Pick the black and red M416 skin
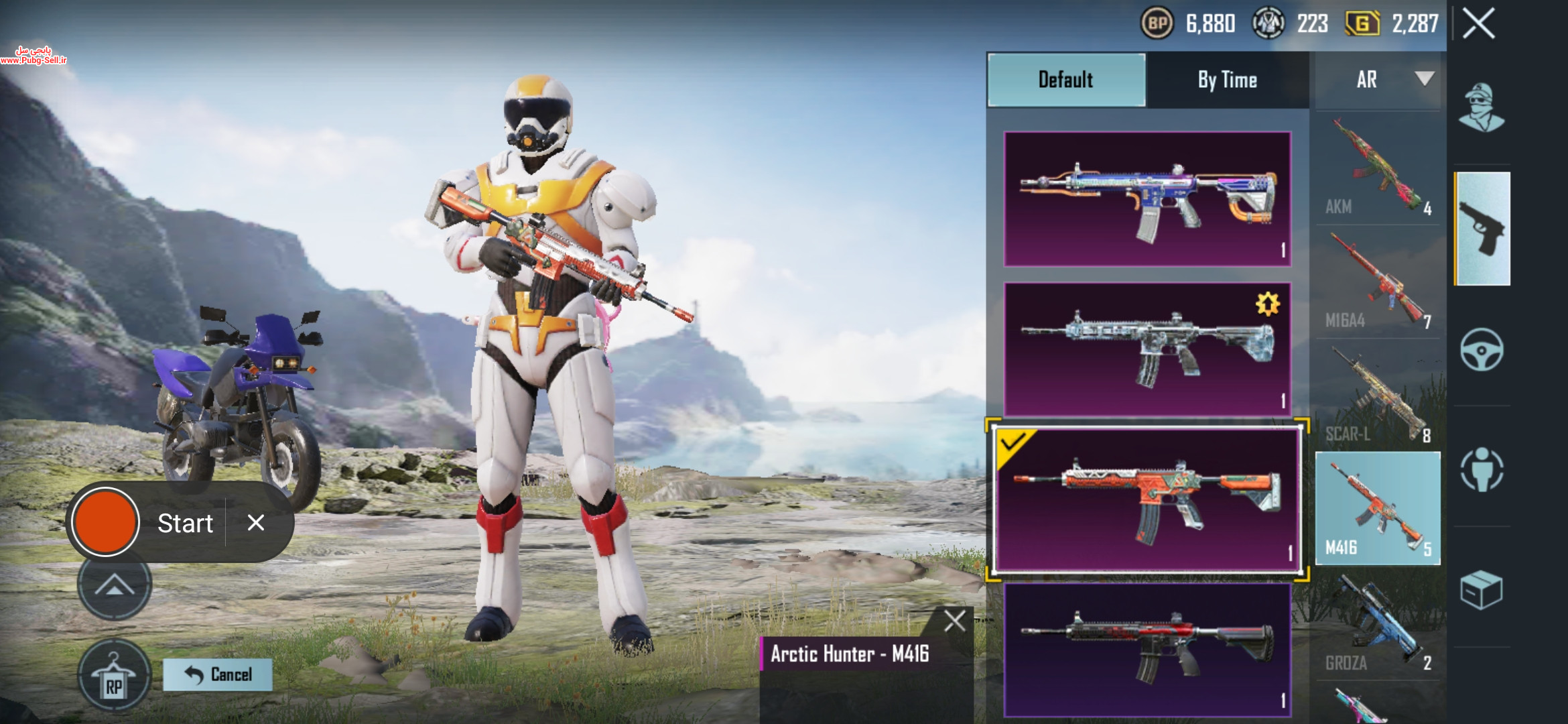This screenshot has height=724, width=1568. tap(1147, 649)
